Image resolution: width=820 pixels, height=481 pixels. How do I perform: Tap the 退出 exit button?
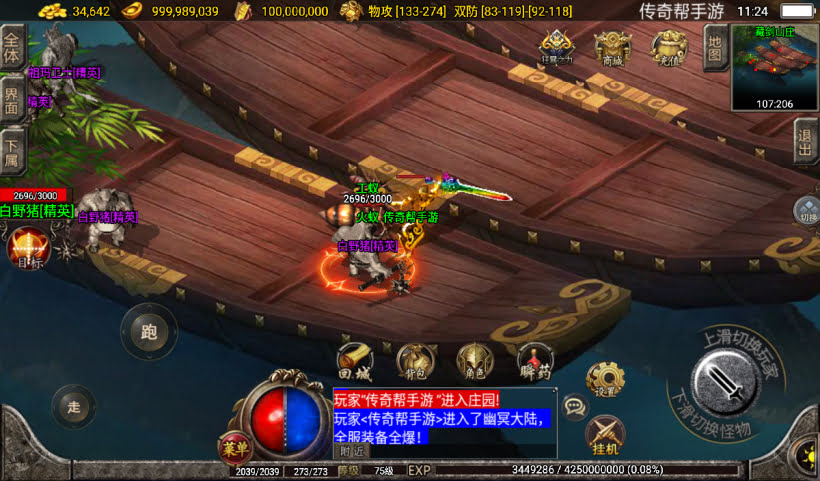[806, 141]
